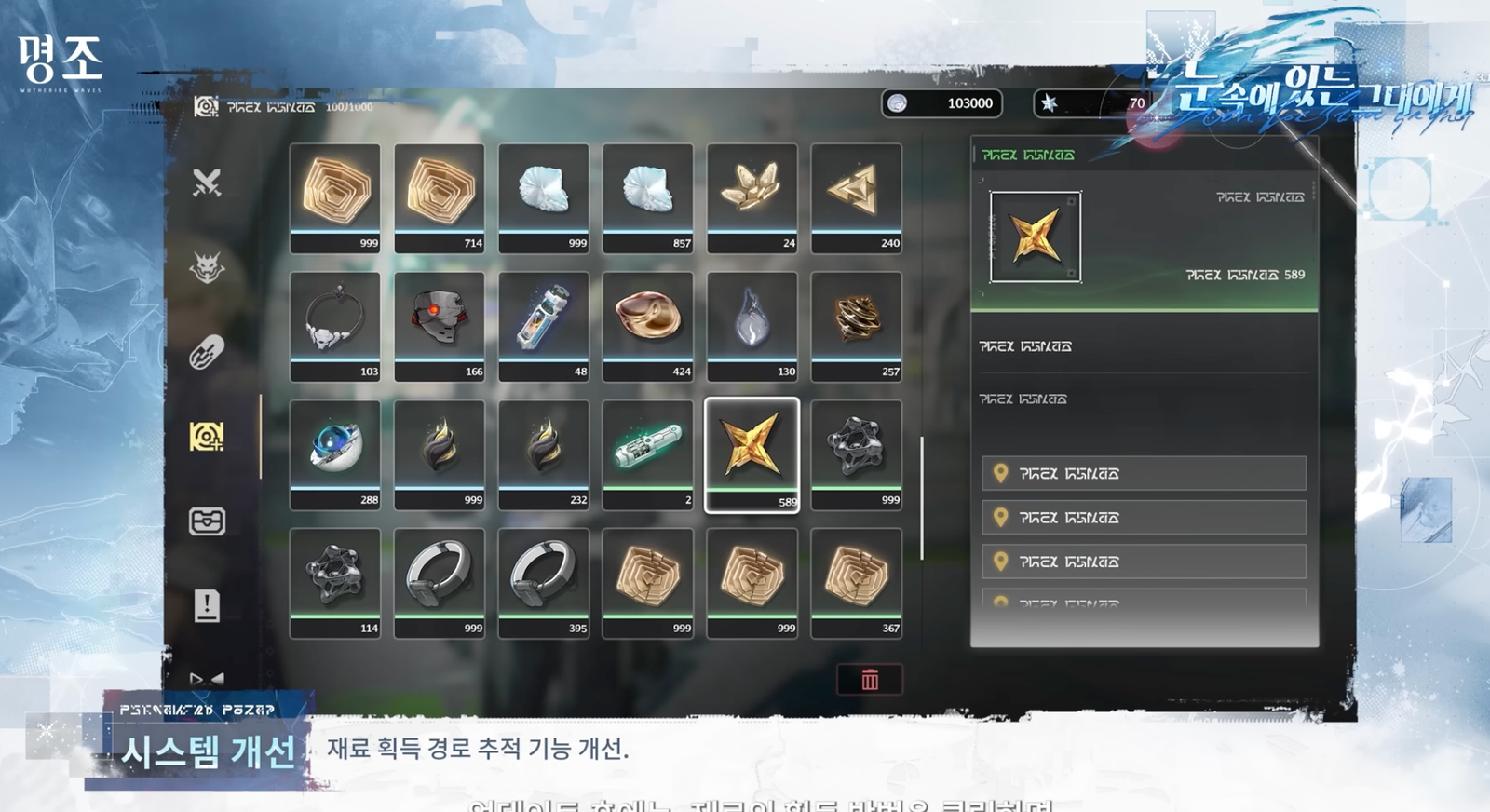Image resolution: width=1490 pixels, height=812 pixels.
Task: Select the golden polygon item with 714
Action: pyautogui.click(x=440, y=196)
